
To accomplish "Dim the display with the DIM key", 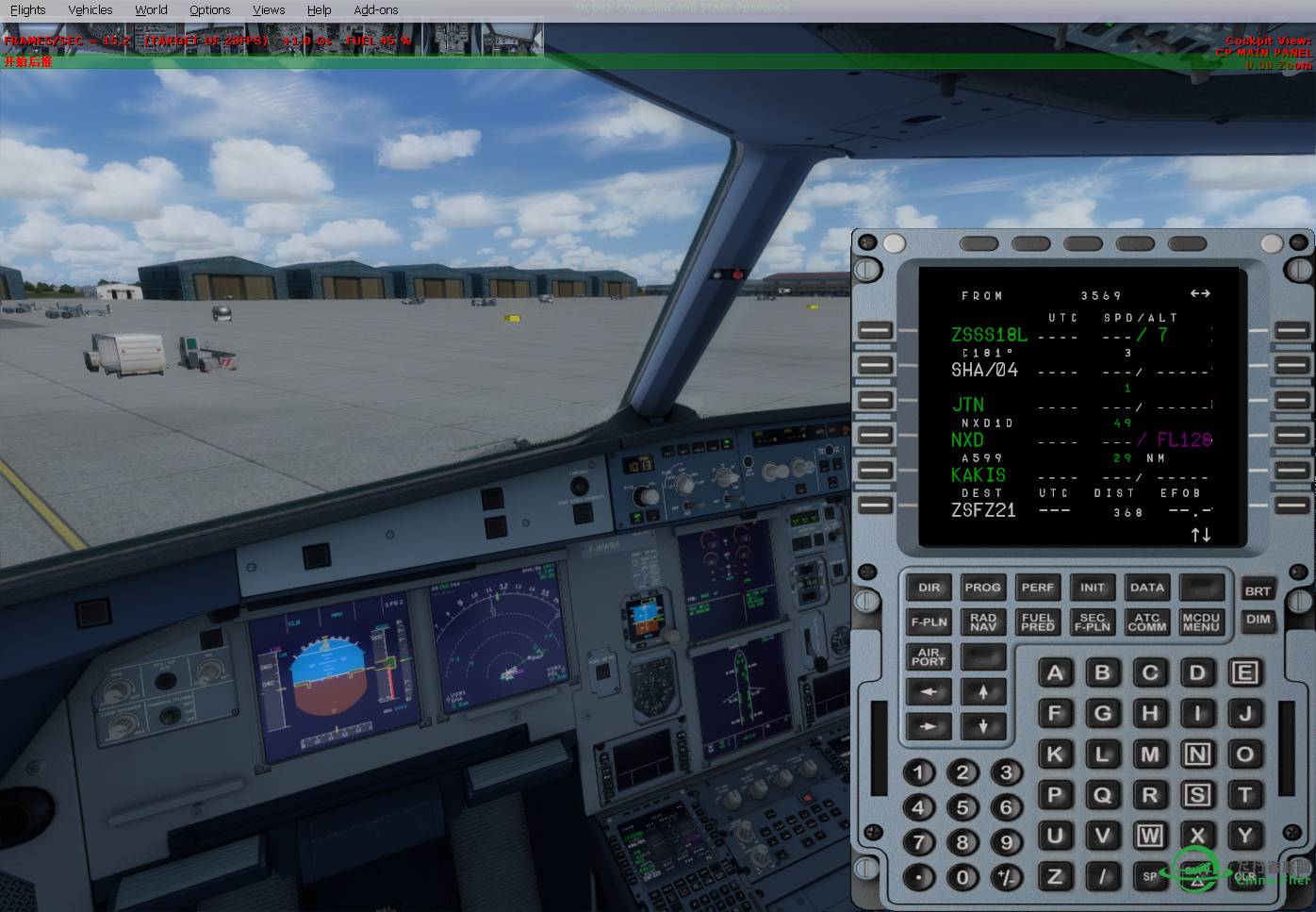I will [1258, 620].
